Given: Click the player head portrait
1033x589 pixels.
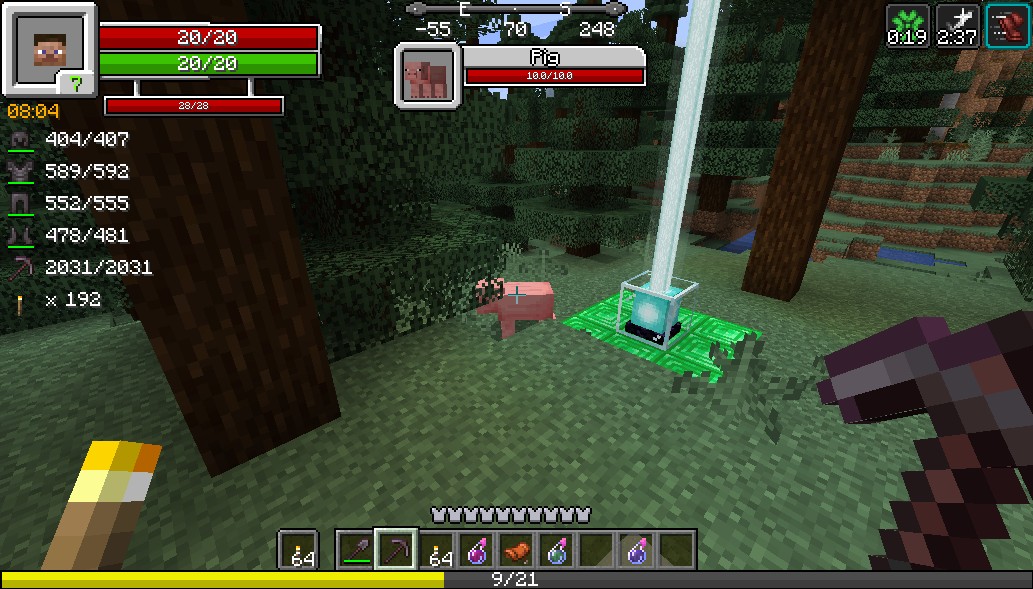Looking at the screenshot, I should (47, 48).
